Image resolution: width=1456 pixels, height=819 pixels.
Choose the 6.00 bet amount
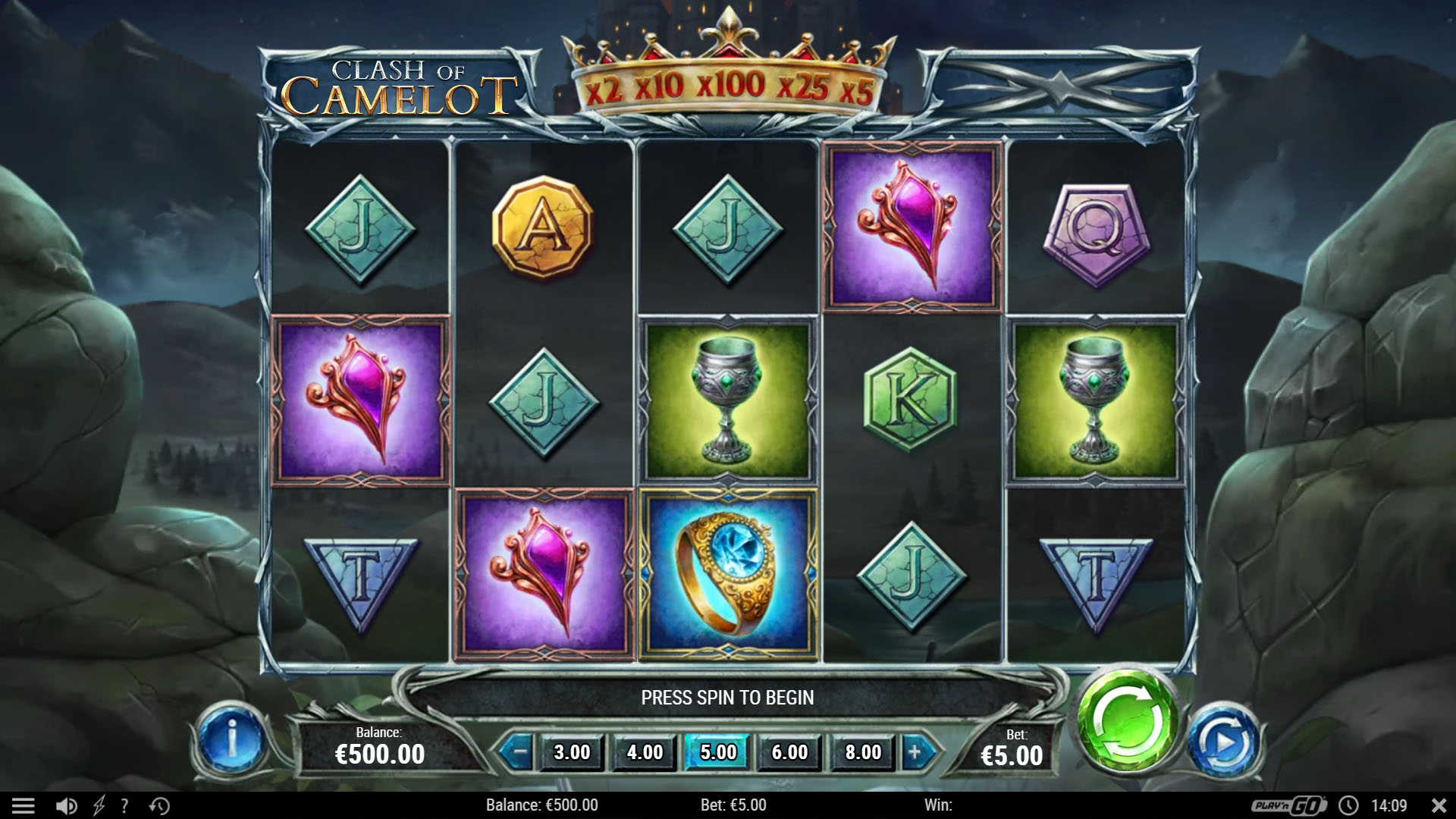tap(789, 753)
